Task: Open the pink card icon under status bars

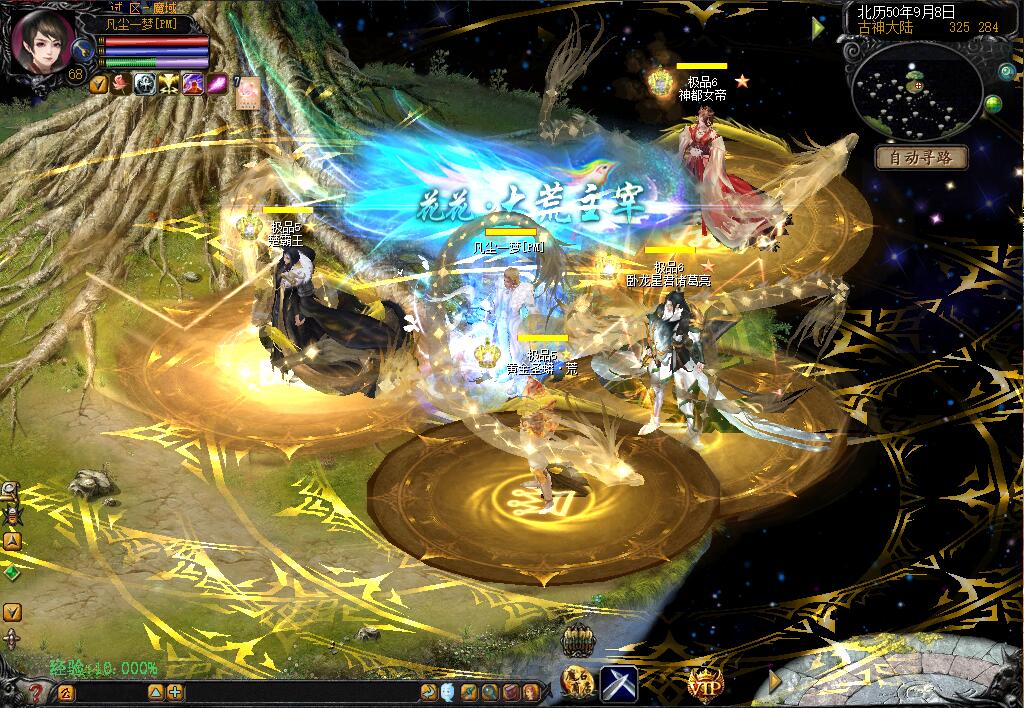Action: click(246, 90)
